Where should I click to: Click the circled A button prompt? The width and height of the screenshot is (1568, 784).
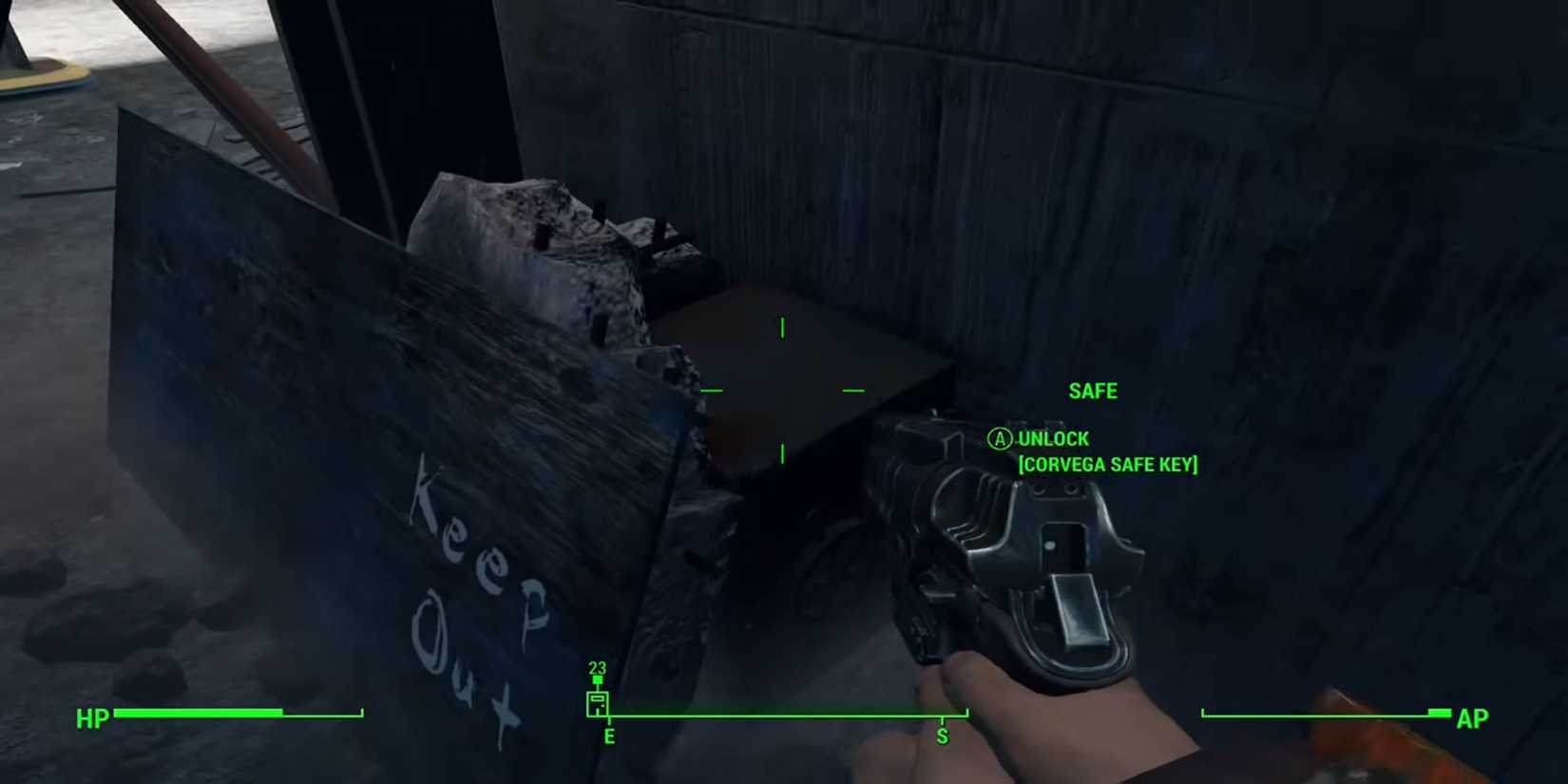(998, 439)
